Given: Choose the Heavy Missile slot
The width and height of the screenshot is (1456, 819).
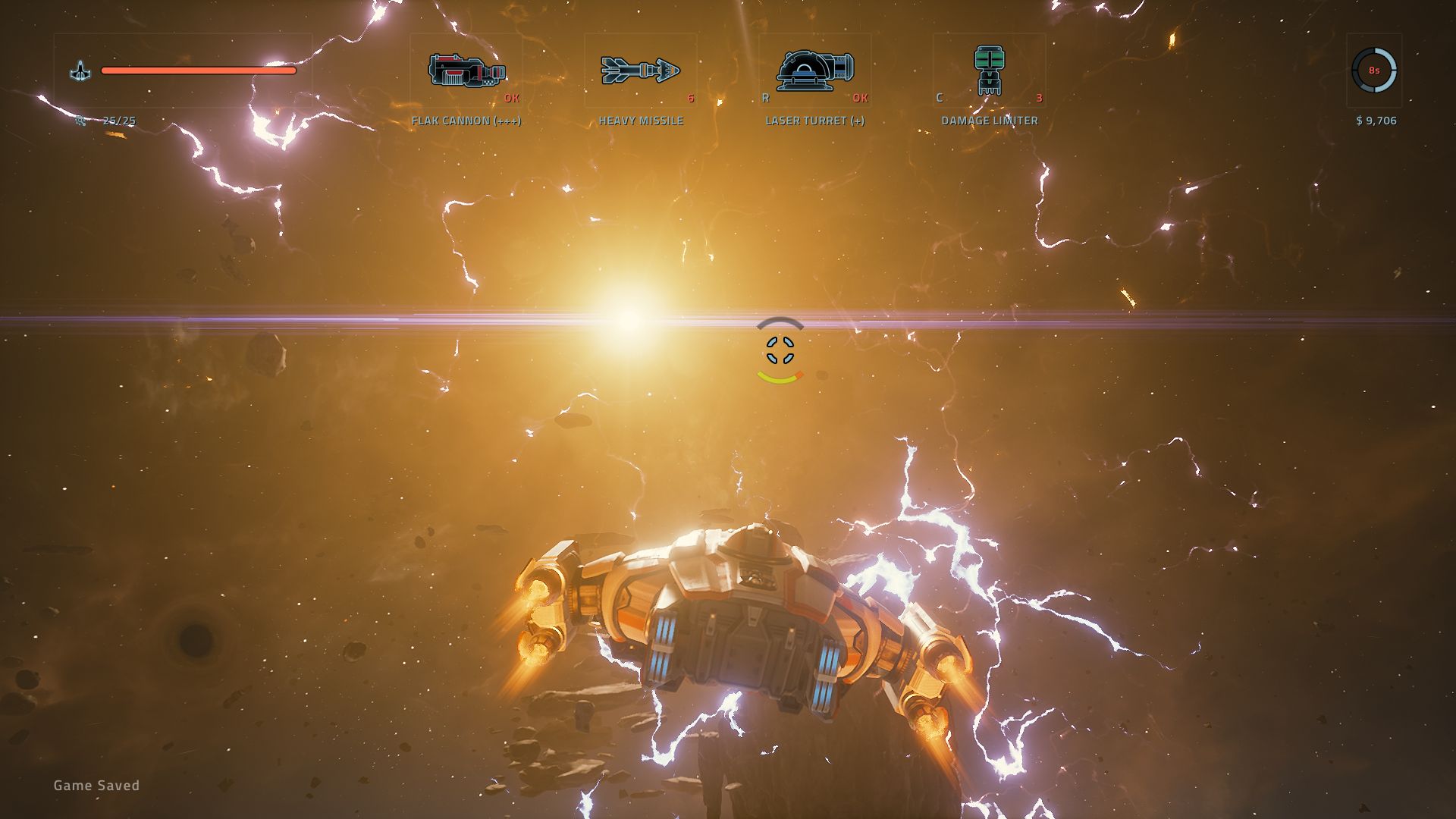Looking at the screenshot, I should 641,71.
